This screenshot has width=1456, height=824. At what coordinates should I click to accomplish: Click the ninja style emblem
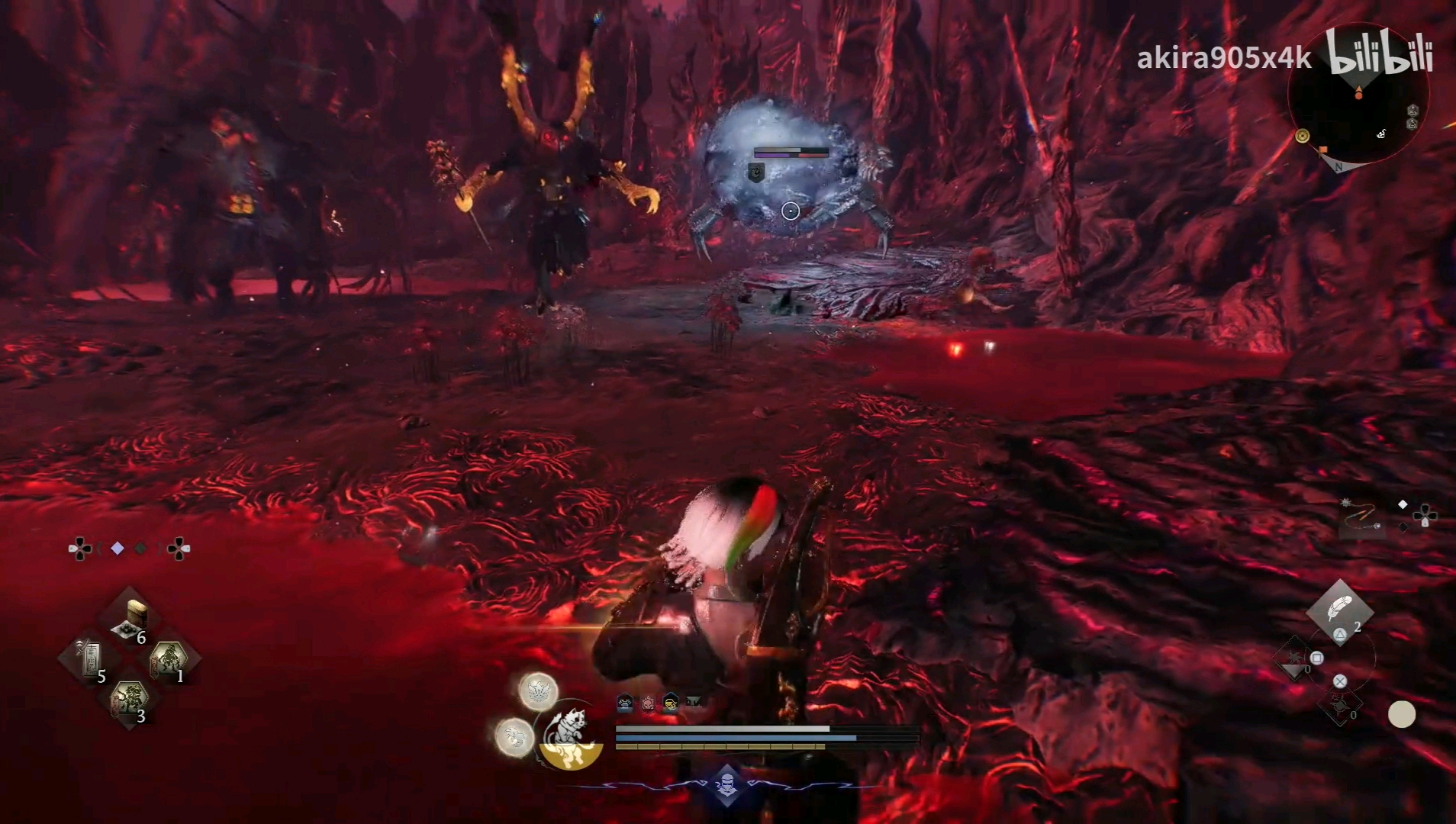pyautogui.click(x=726, y=785)
